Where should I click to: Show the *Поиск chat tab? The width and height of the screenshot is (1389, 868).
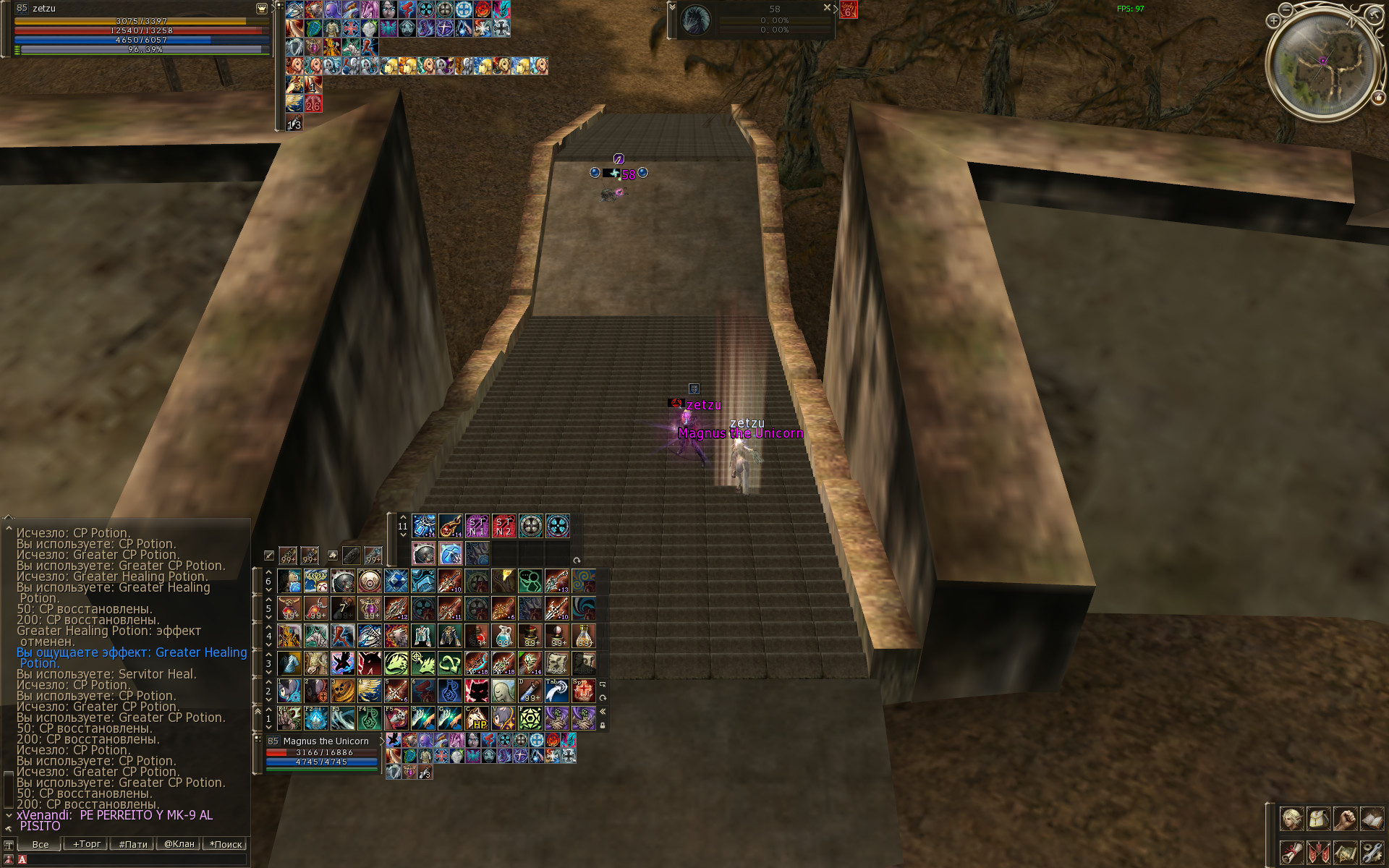(x=226, y=844)
